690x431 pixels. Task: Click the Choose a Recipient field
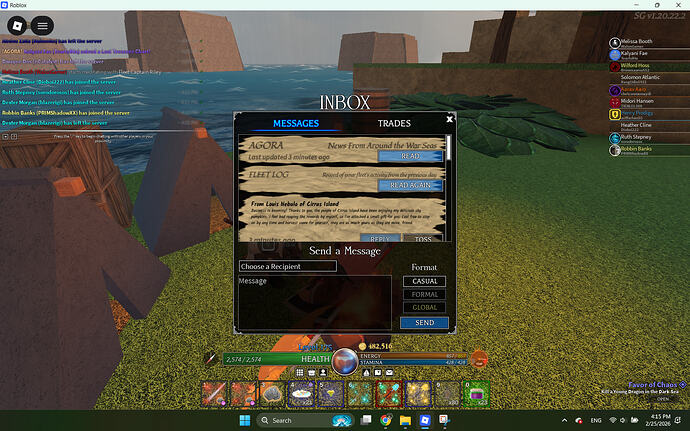[x=287, y=267]
